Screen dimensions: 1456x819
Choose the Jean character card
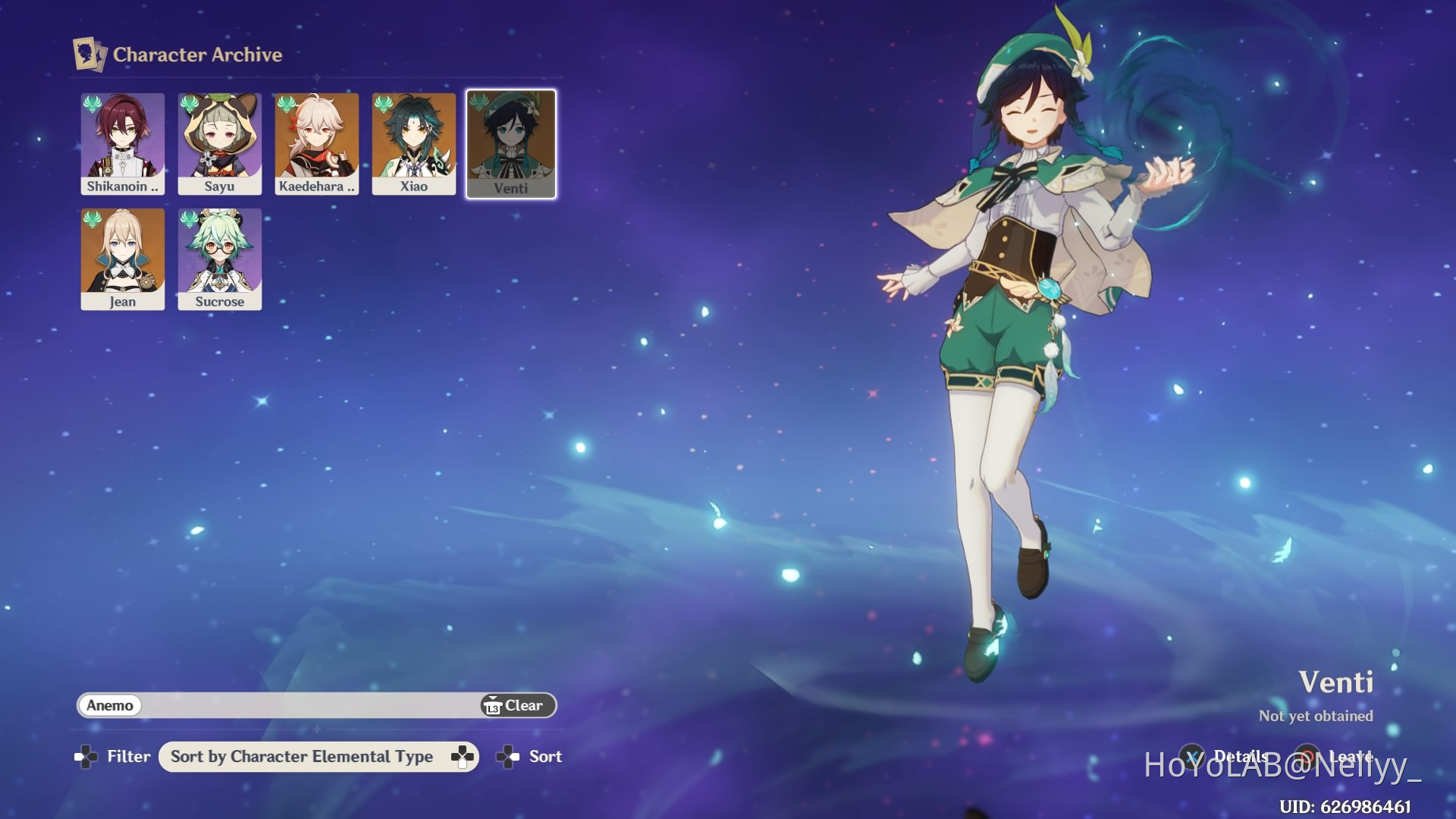(123, 259)
